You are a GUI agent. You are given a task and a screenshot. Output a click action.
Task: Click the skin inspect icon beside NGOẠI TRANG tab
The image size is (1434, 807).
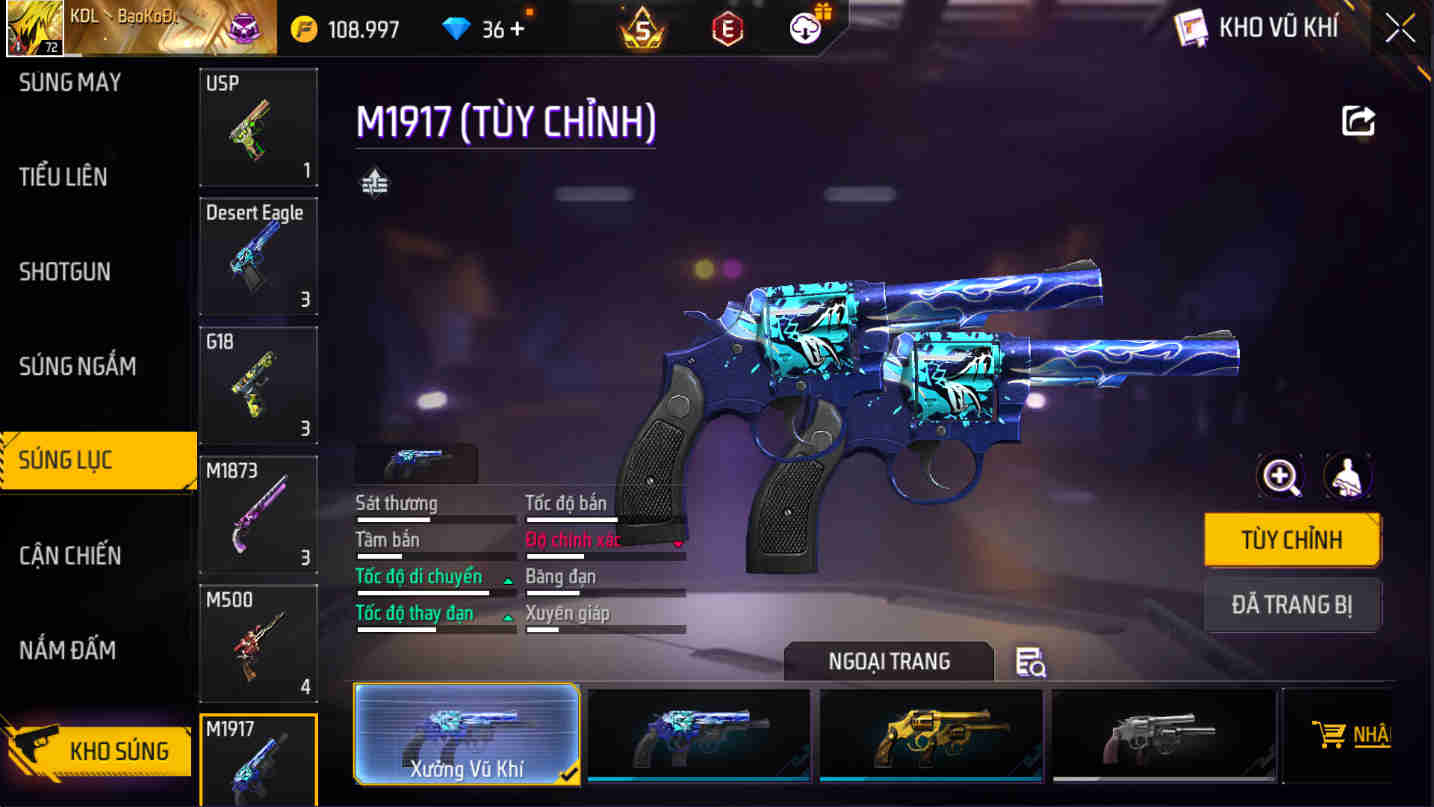tap(1031, 661)
